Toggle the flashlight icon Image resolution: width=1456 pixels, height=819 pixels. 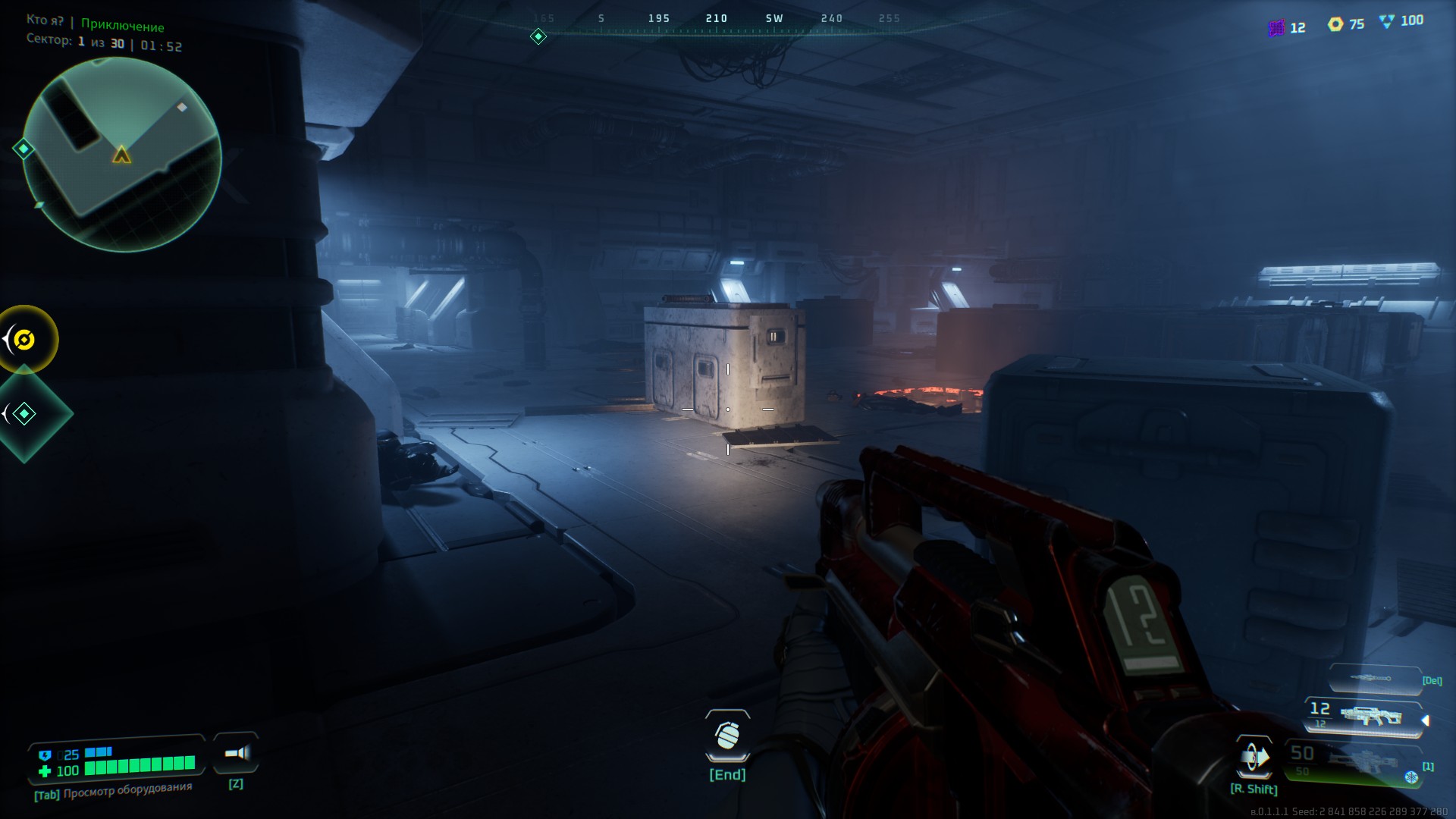click(x=237, y=753)
